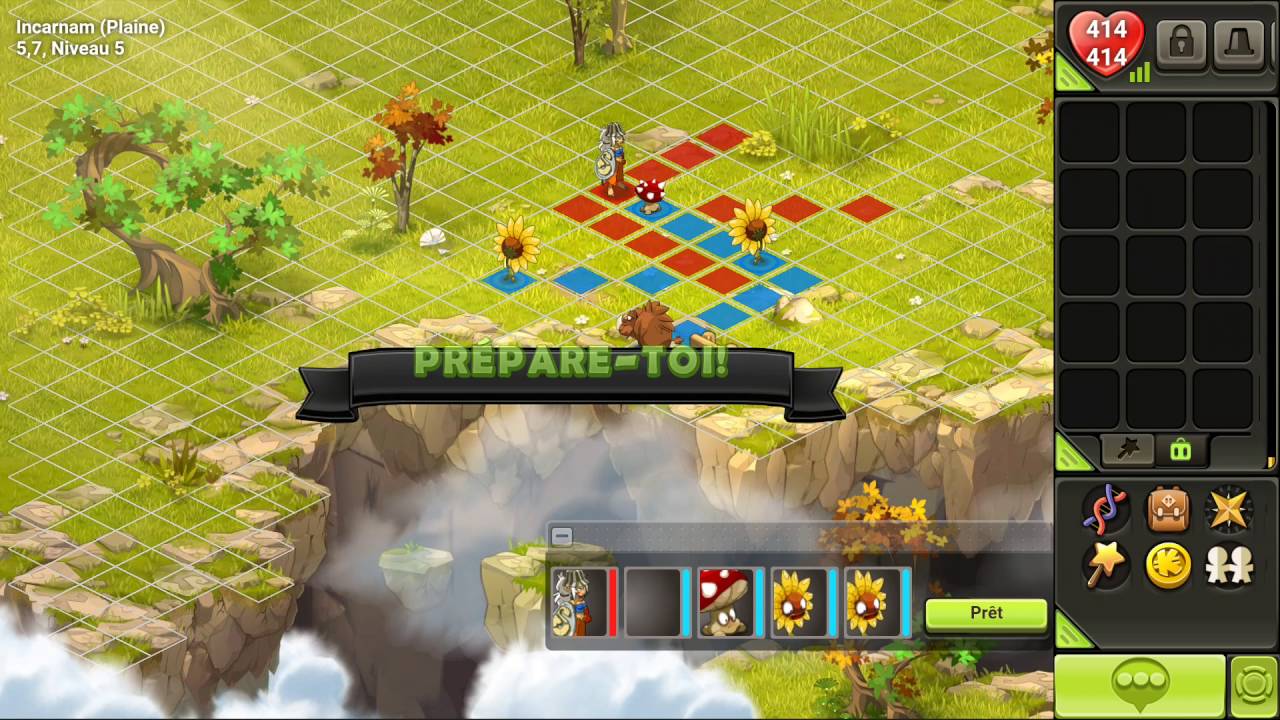
Task: Switch to the spells tab with wand icon
Action: click(1127, 450)
